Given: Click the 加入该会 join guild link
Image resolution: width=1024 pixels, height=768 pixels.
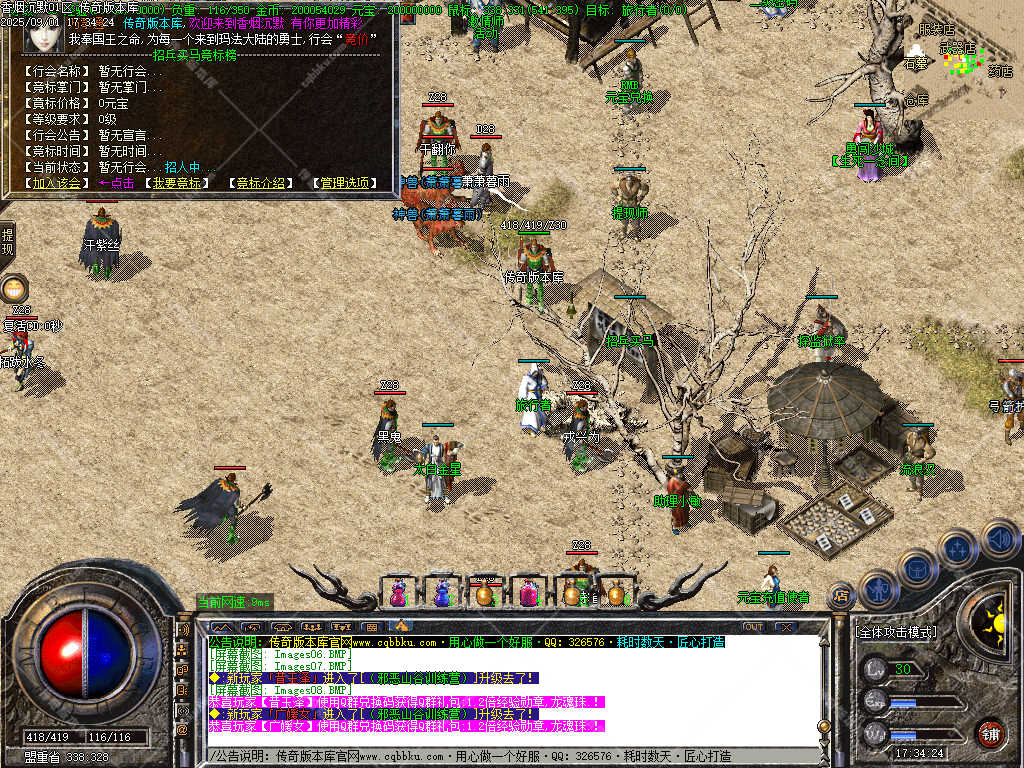Looking at the screenshot, I should click(56, 183).
